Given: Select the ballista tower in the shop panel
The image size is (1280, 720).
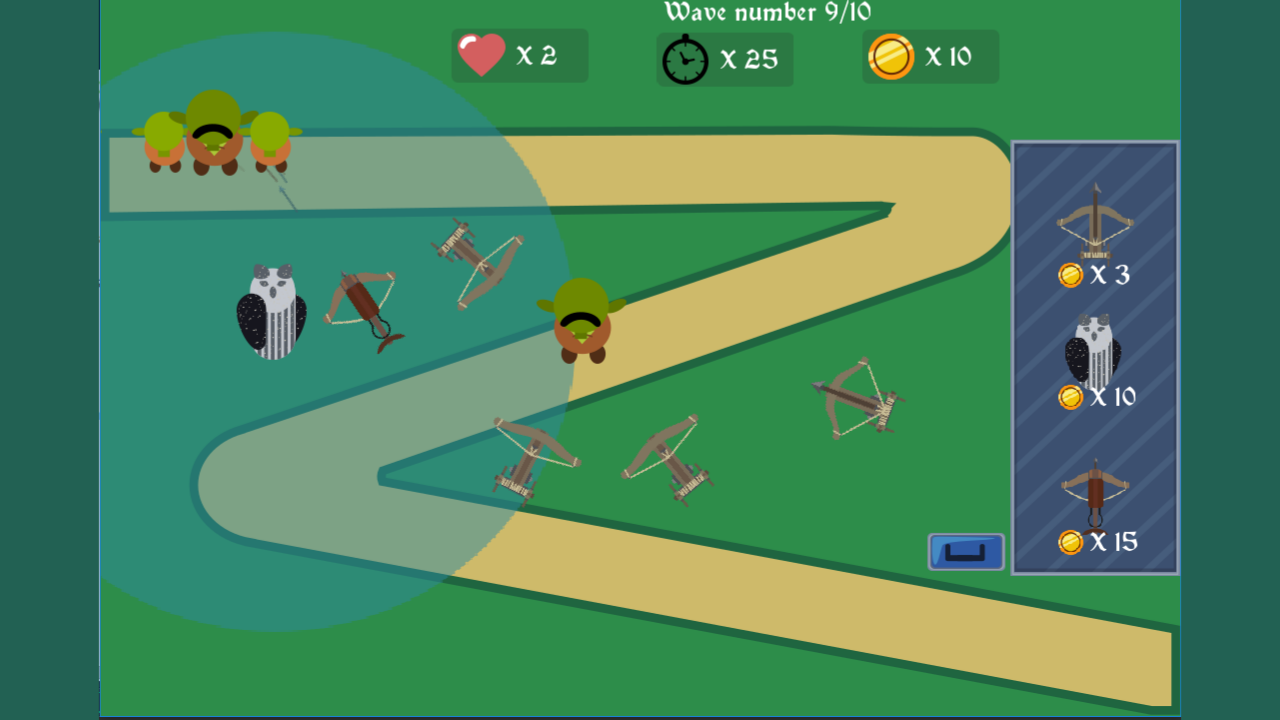Looking at the screenshot, I should coord(1093,230).
